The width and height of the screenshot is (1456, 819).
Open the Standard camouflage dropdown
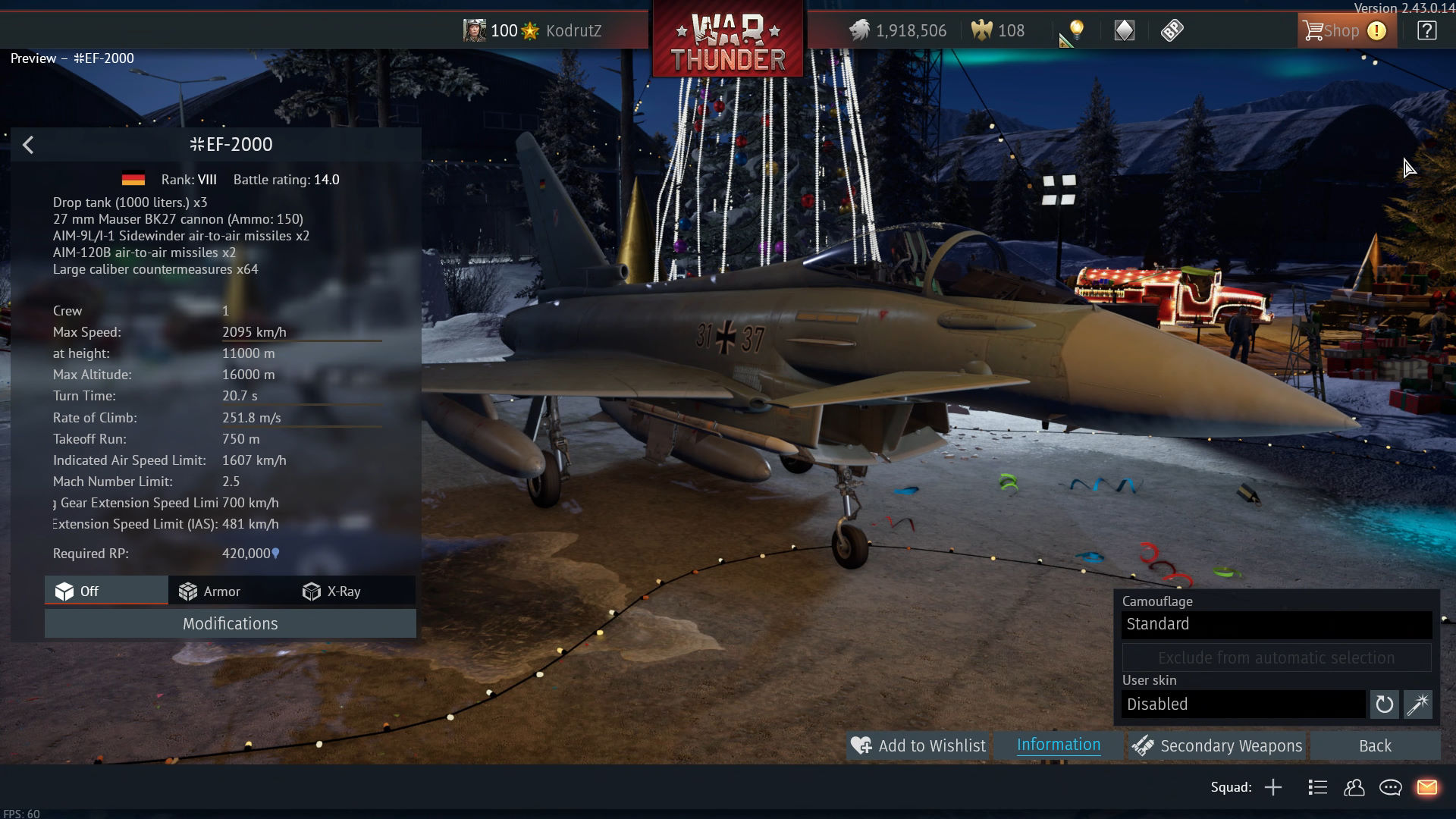point(1276,624)
